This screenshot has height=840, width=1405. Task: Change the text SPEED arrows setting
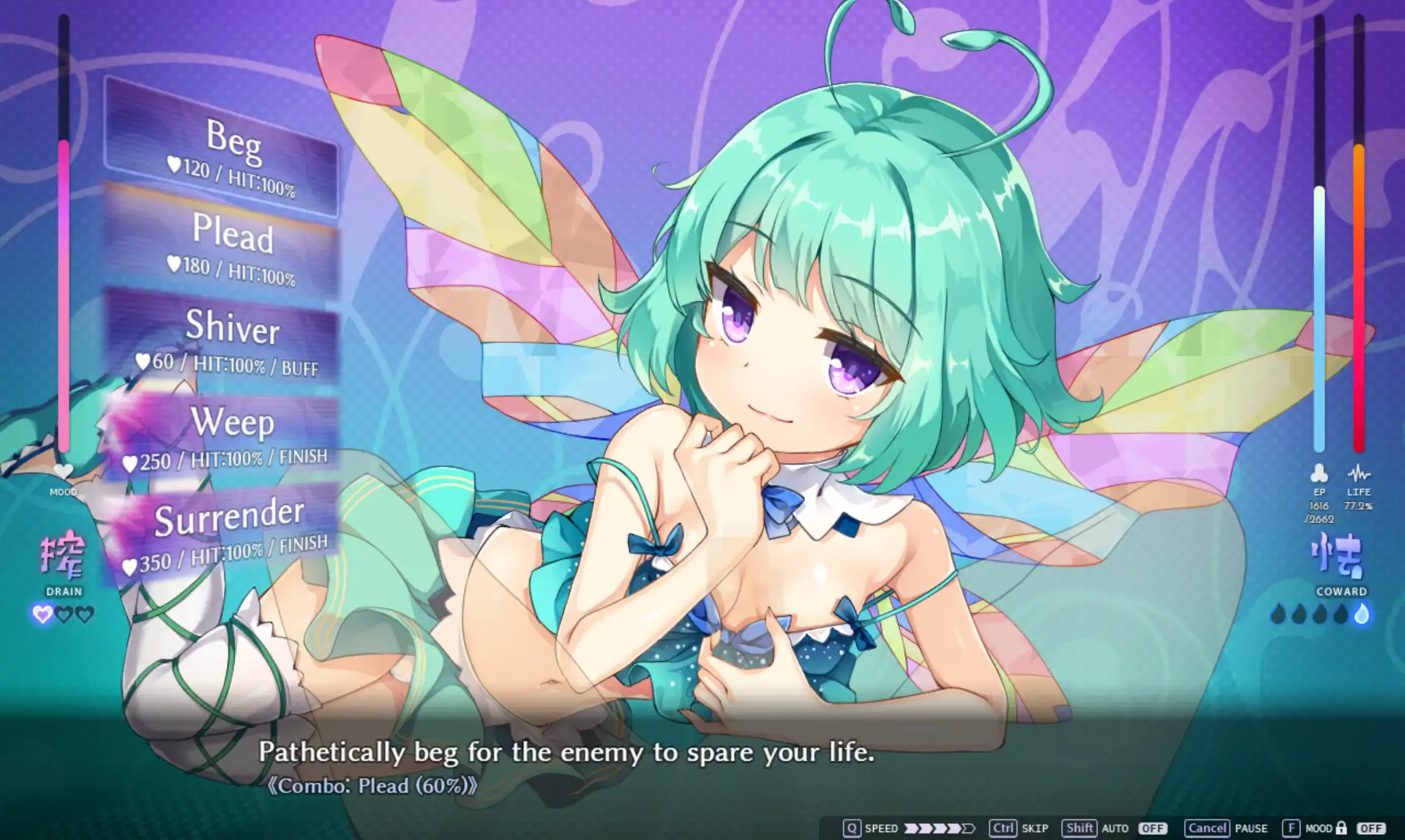point(940,828)
